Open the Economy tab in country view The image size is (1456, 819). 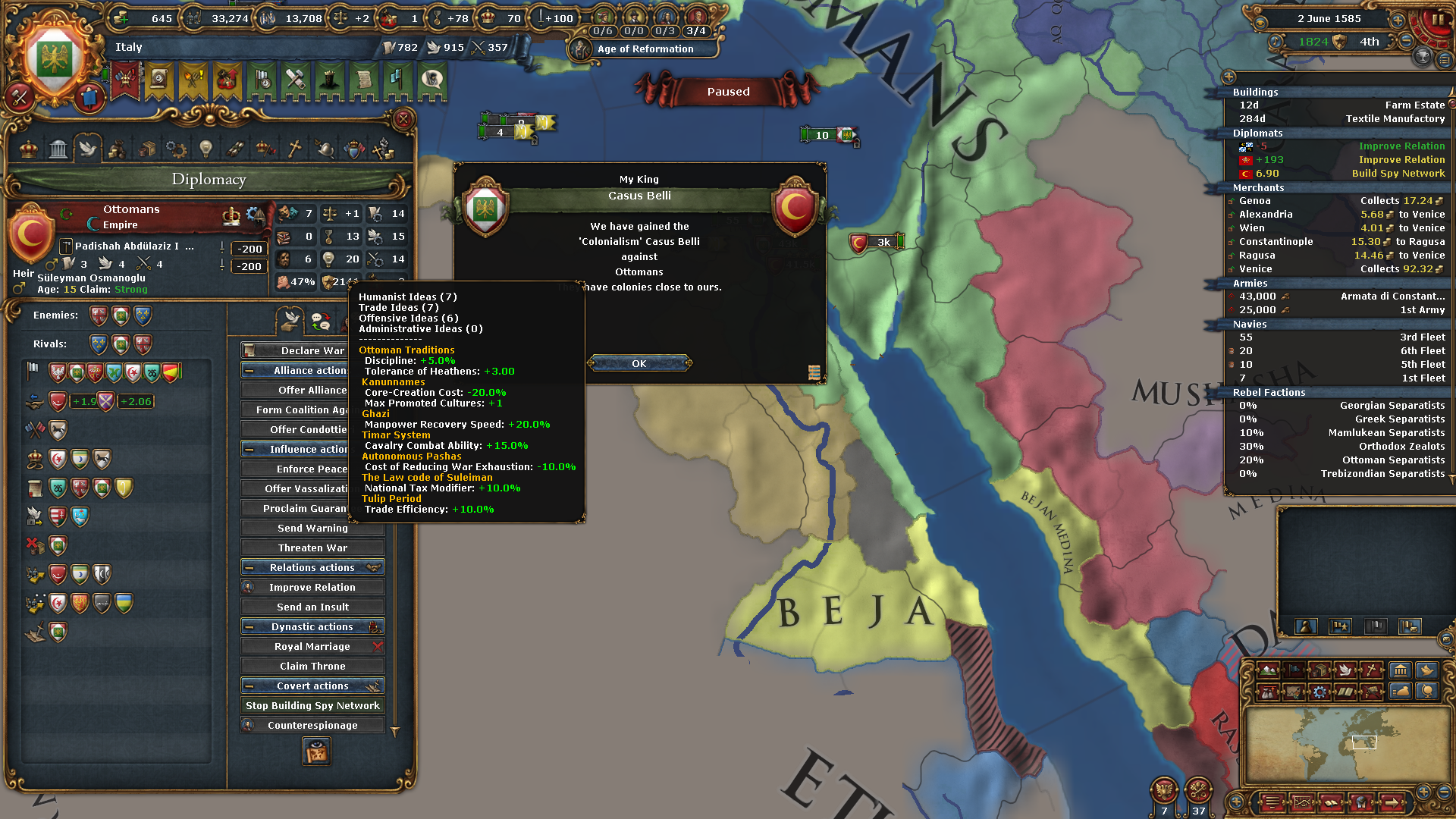coord(116,149)
